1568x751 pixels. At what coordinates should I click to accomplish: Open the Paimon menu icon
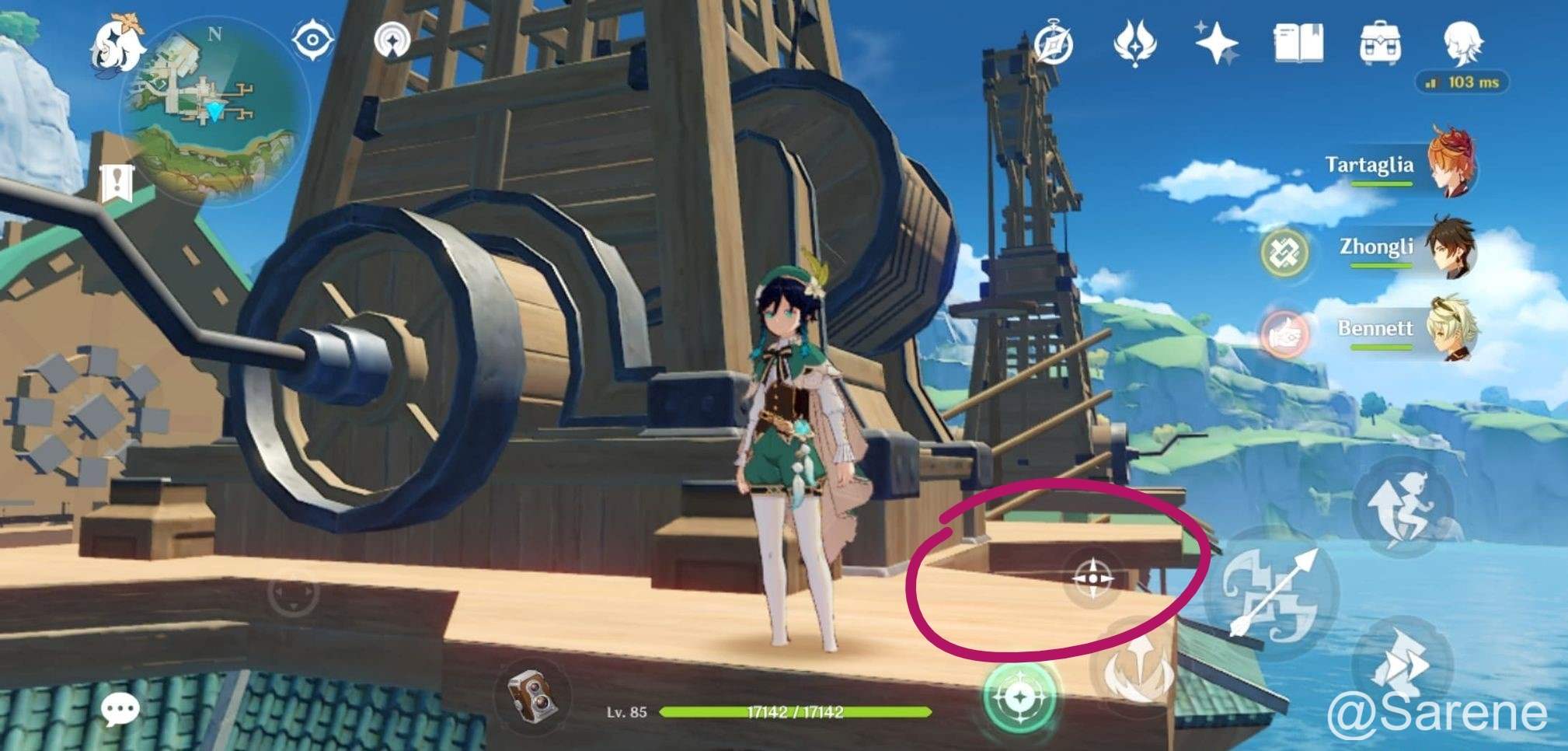(x=118, y=45)
